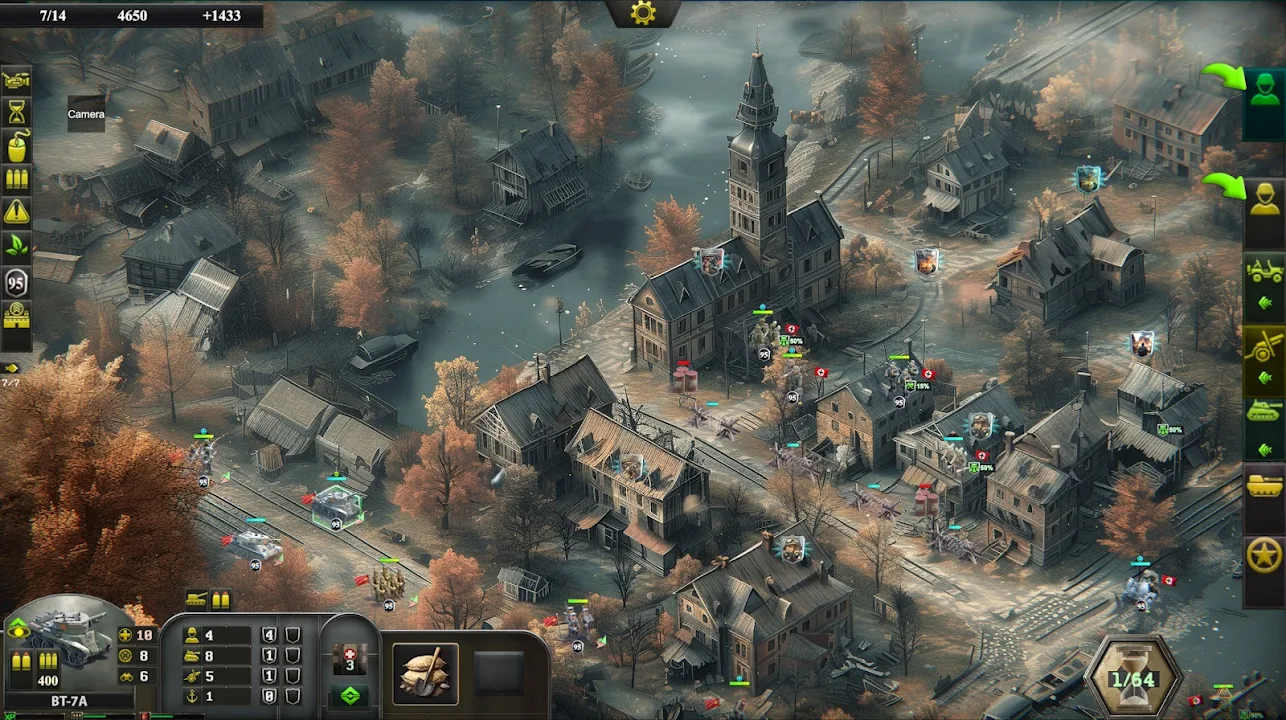End turn with the hourglass 1/64 button

tap(1135, 678)
